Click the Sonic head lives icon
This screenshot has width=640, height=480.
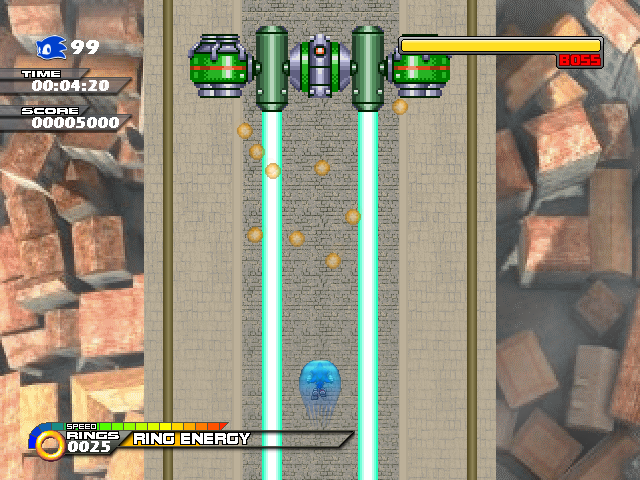(51, 47)
